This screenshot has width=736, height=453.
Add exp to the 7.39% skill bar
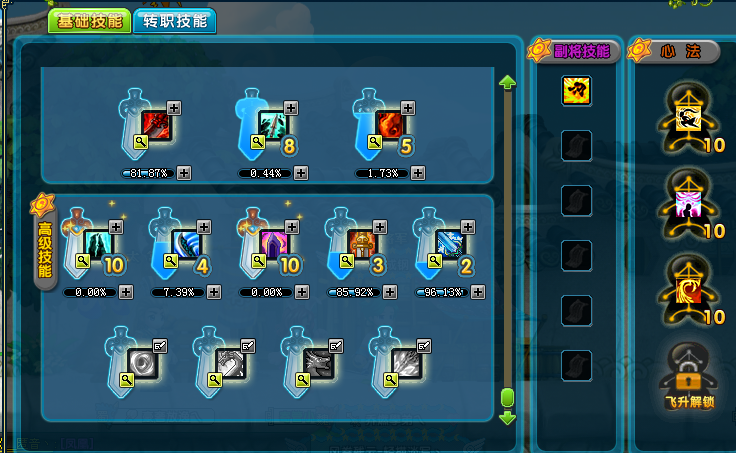coord(213,292)
